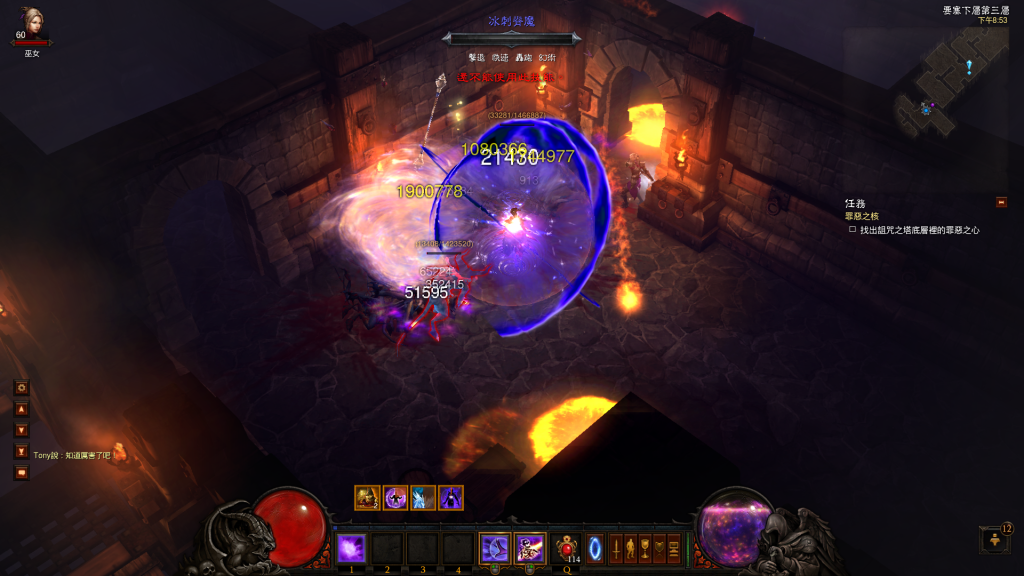Open chat settings gear button
This screenshot has height=576, width=1024.
[x=21, y=387]
